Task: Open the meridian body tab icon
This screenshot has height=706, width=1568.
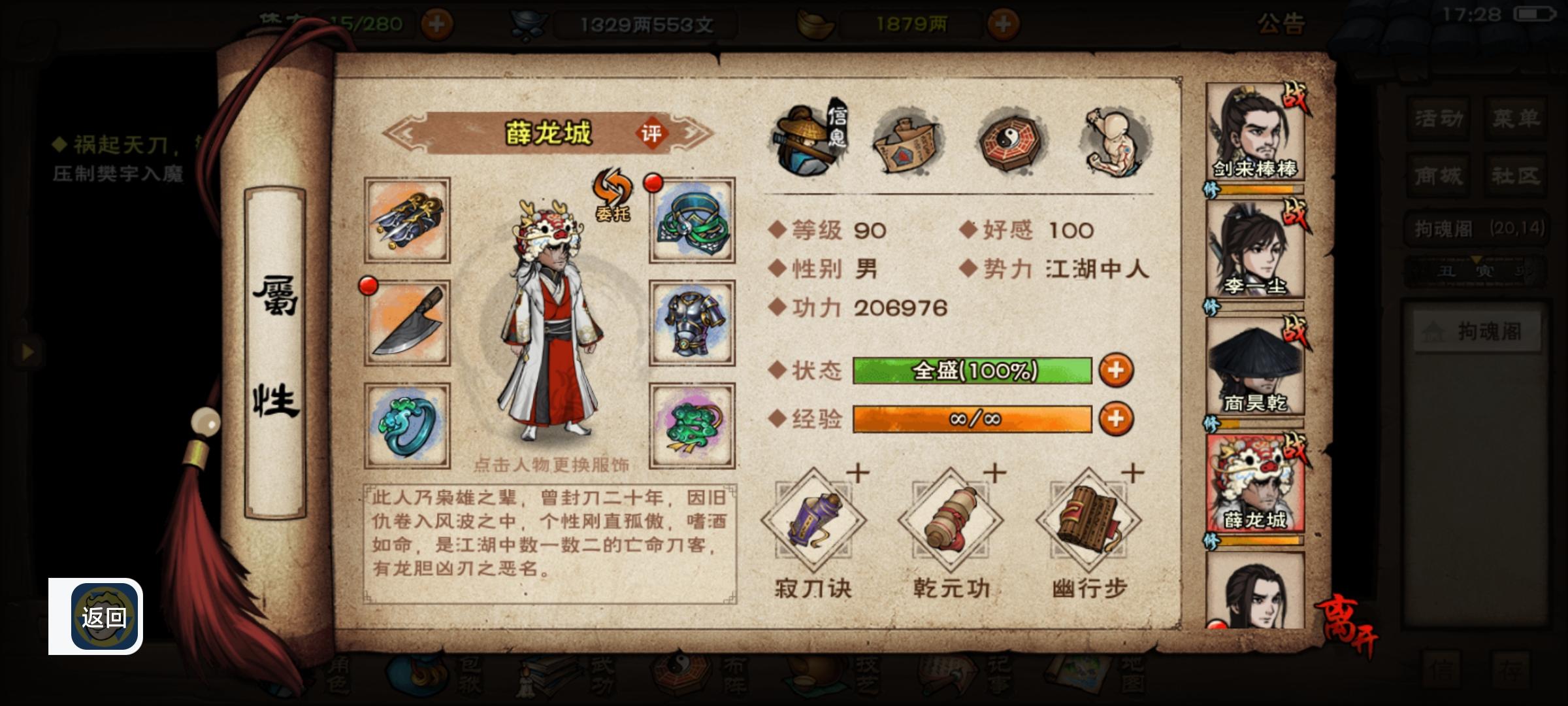Action: (x=1114, y=137)
